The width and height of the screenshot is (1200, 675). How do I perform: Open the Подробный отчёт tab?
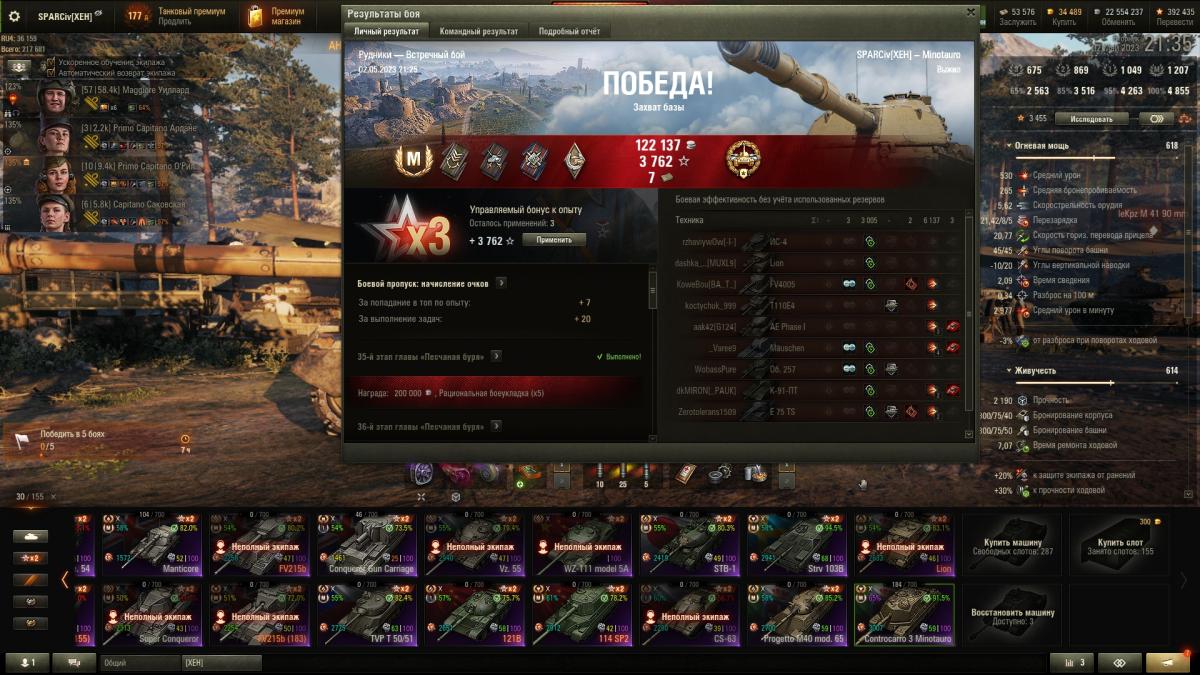pos(569,31)
